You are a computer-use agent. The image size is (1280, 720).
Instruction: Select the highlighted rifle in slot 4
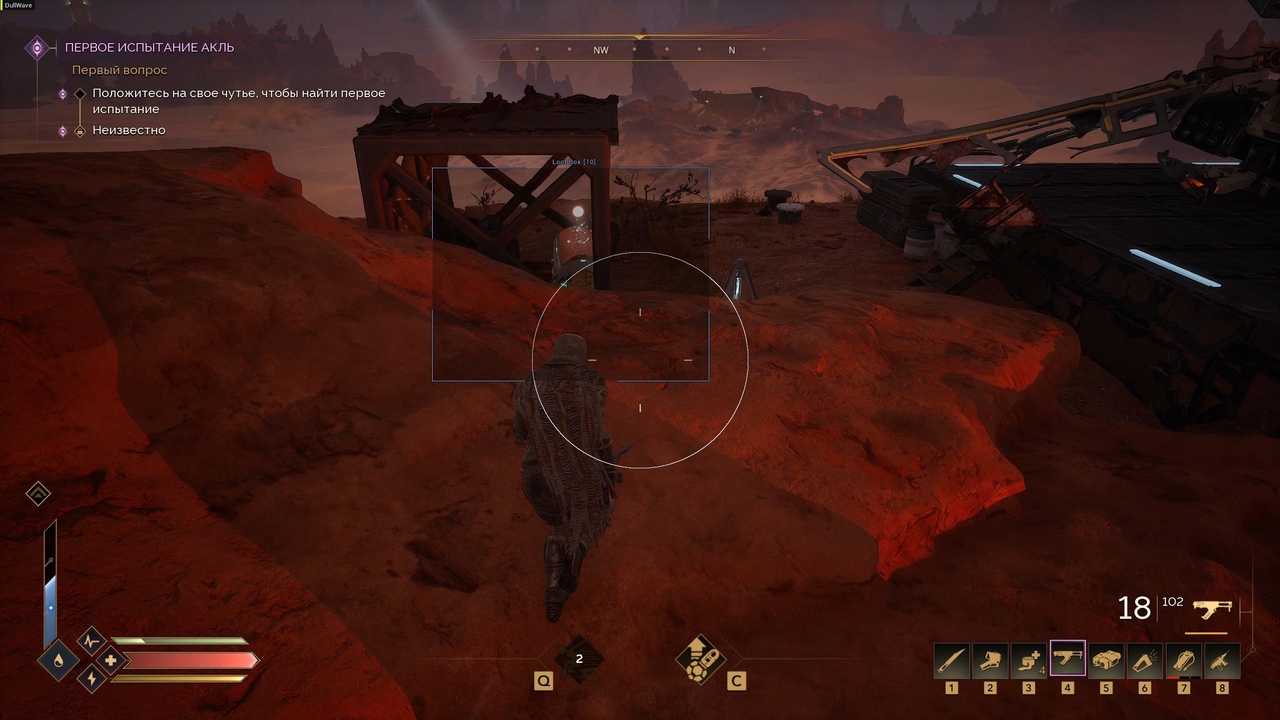coord(1068,660)
